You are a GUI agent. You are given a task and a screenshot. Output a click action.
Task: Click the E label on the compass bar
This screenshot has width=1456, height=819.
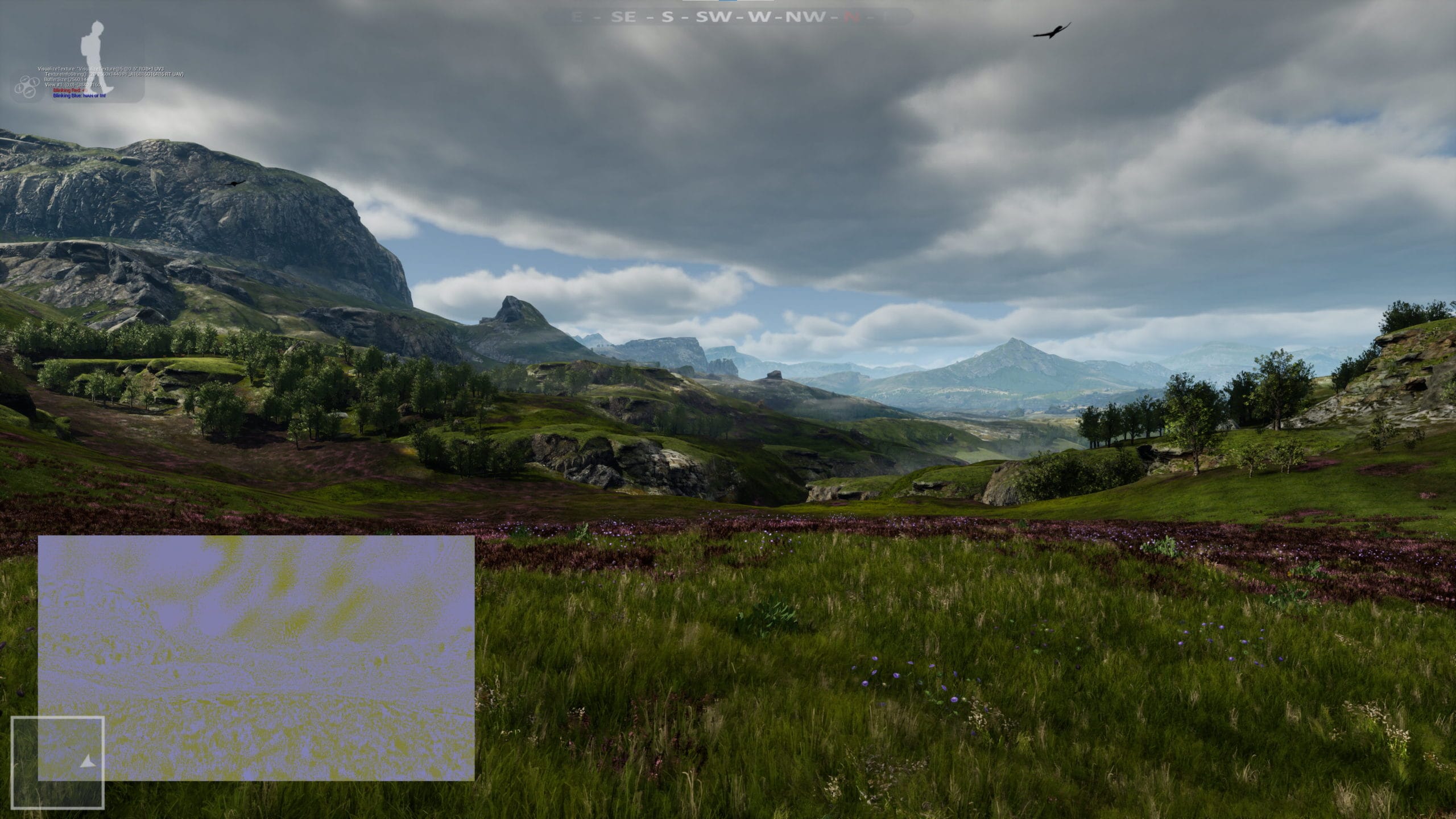[x=576, y=17]
